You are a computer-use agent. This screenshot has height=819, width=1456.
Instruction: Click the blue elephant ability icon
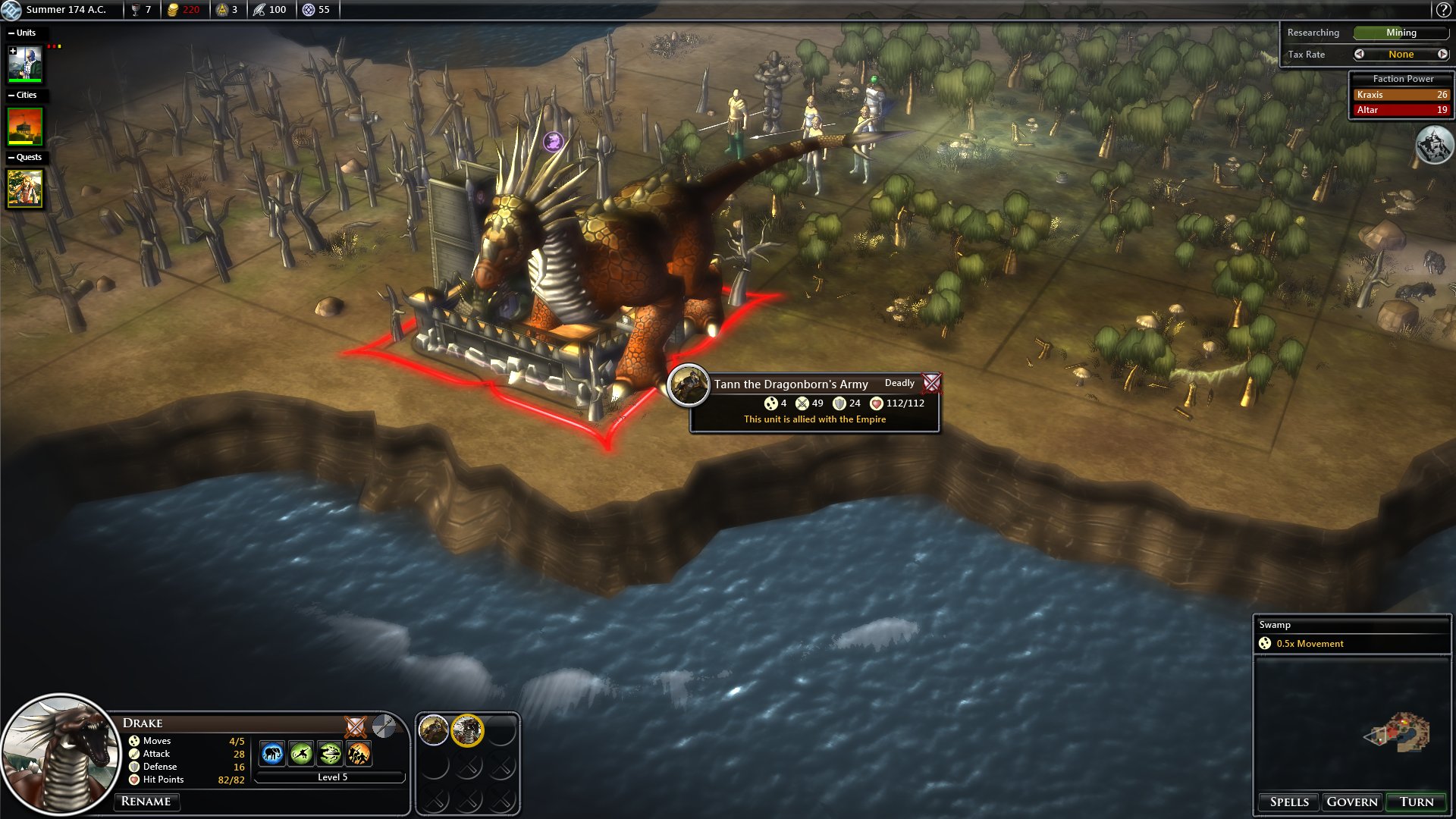point(272,754)
